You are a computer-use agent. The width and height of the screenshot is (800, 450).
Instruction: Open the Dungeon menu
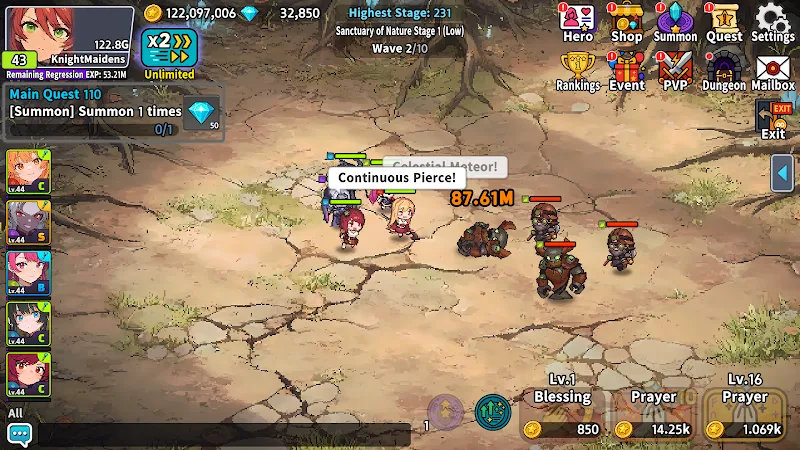tap(724, 71)
